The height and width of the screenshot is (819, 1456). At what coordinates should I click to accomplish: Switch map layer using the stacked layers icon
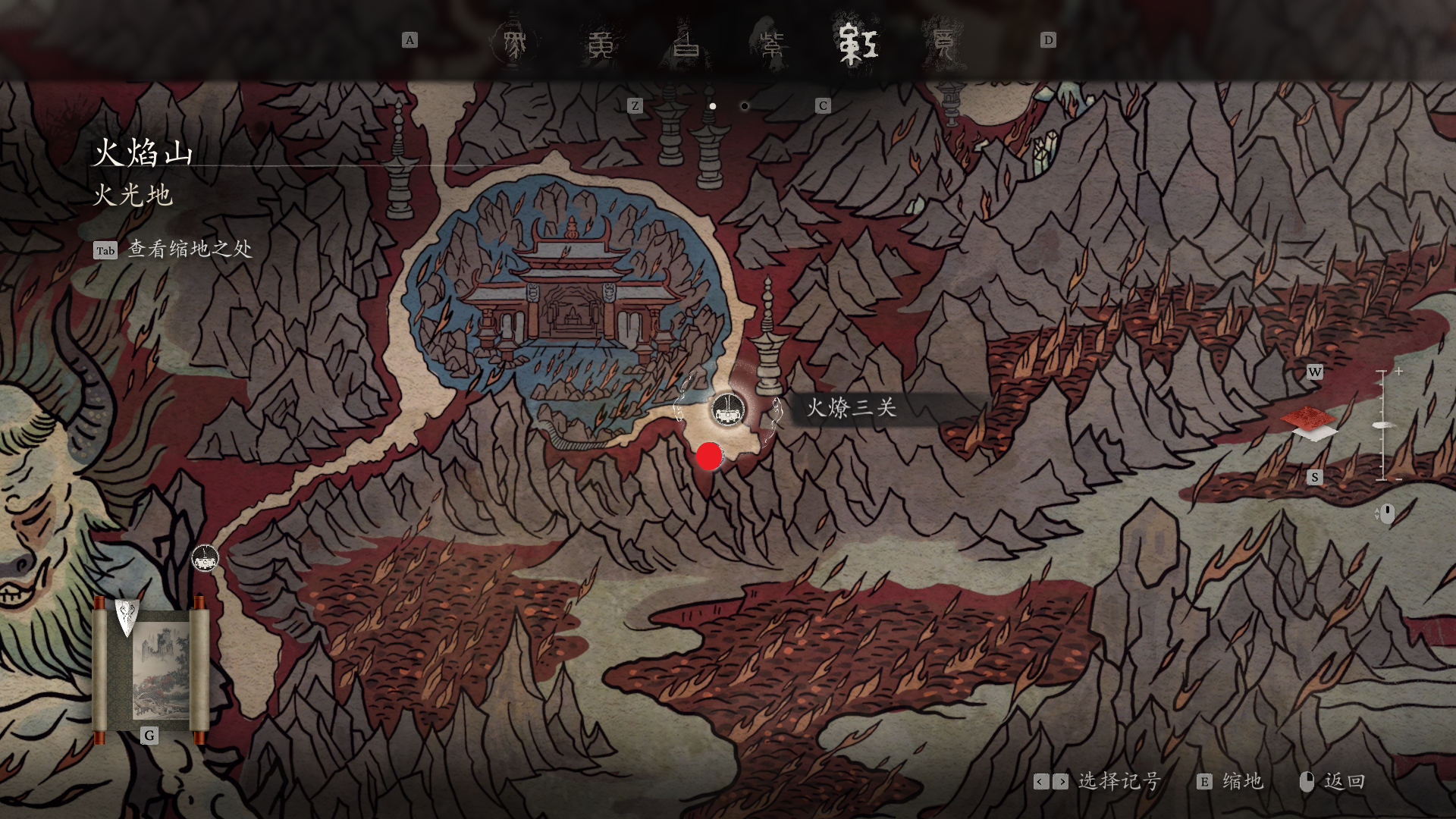(1309, 424)
